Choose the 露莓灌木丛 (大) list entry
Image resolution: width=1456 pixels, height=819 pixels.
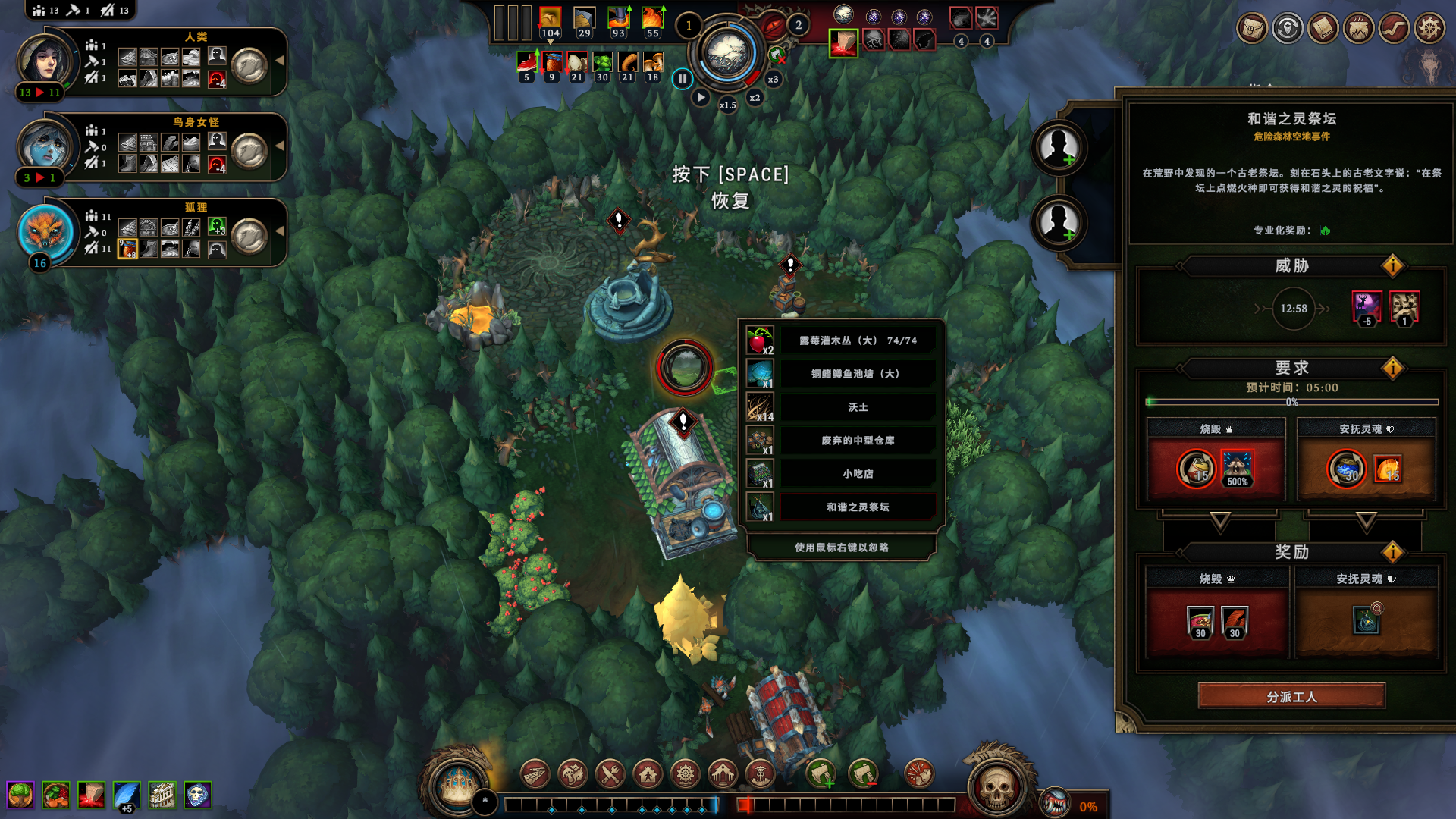coord(858,341)
